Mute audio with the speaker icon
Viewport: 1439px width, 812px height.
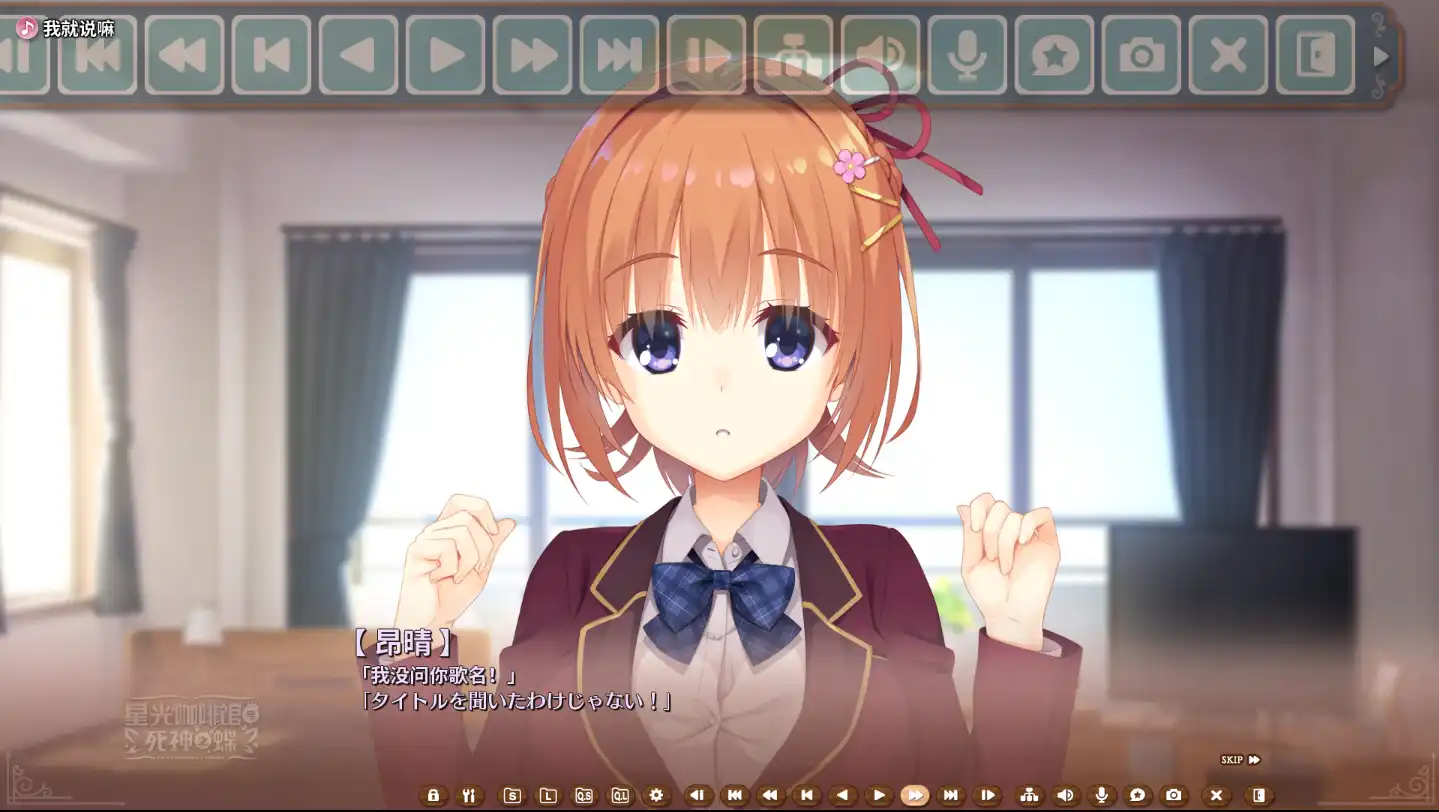[1066, 795]
